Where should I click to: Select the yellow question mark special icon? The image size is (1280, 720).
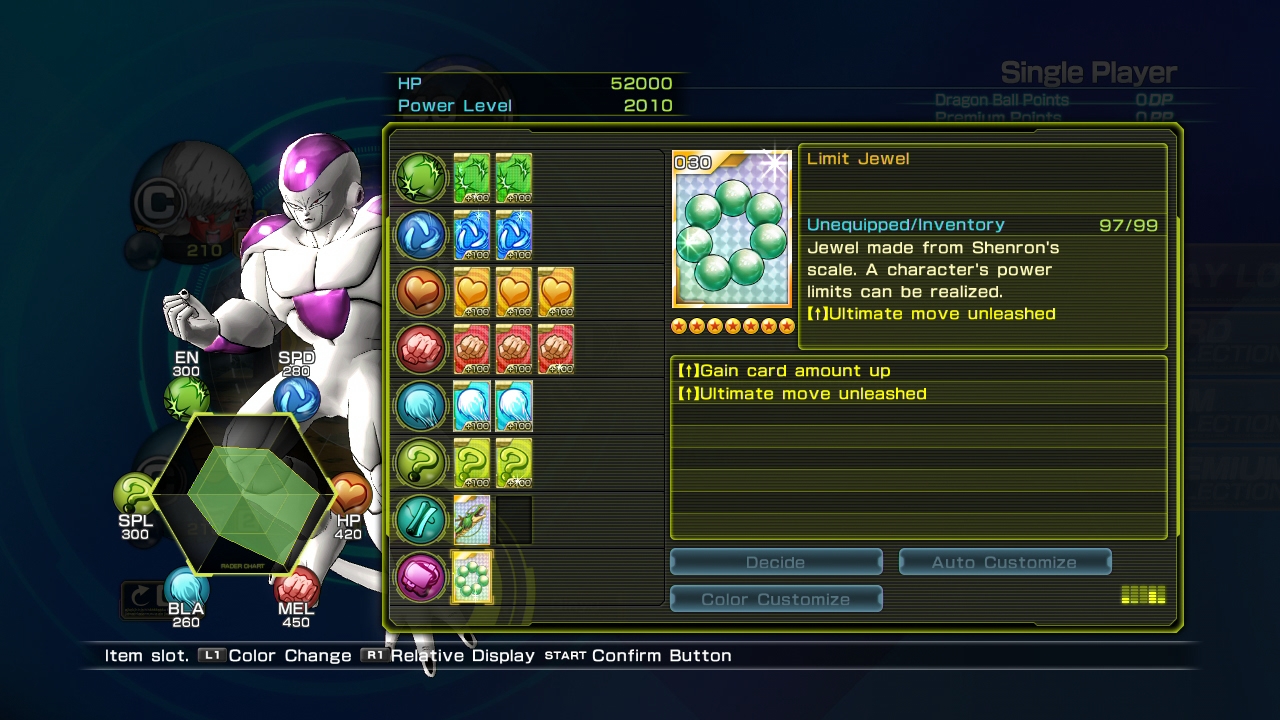(421, 463)
